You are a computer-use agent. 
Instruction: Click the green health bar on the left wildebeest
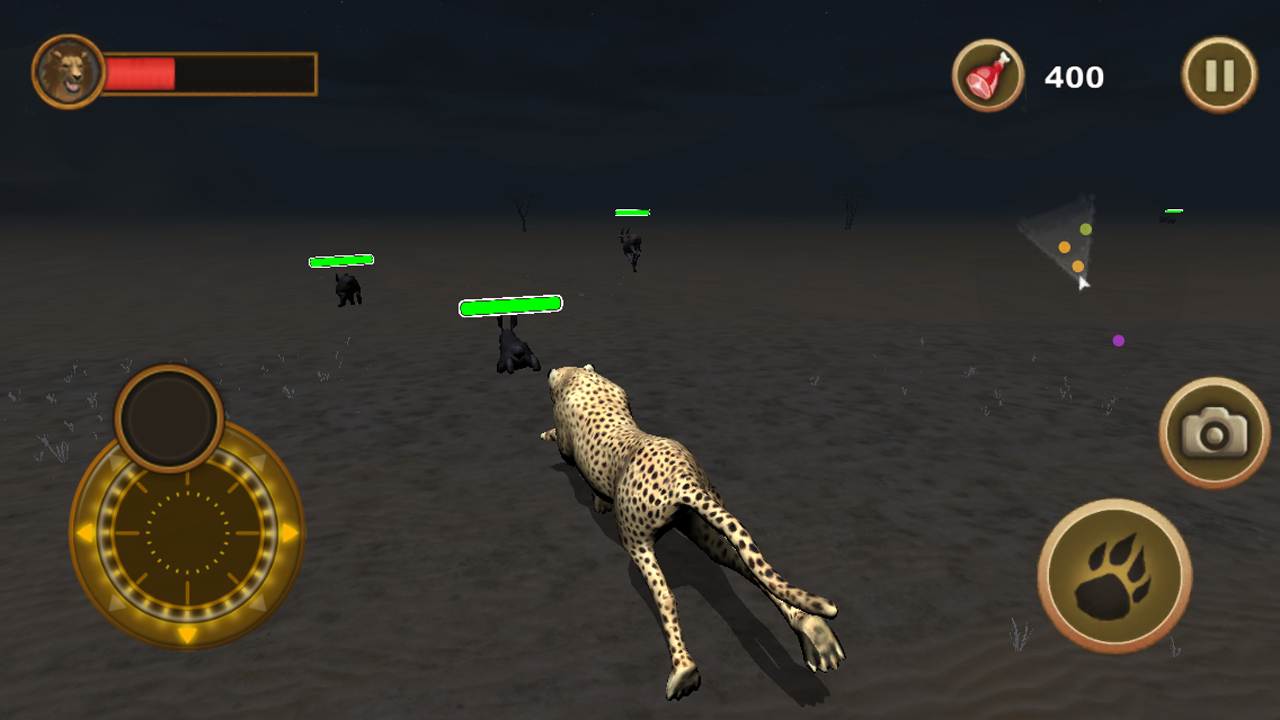point(340,260)
